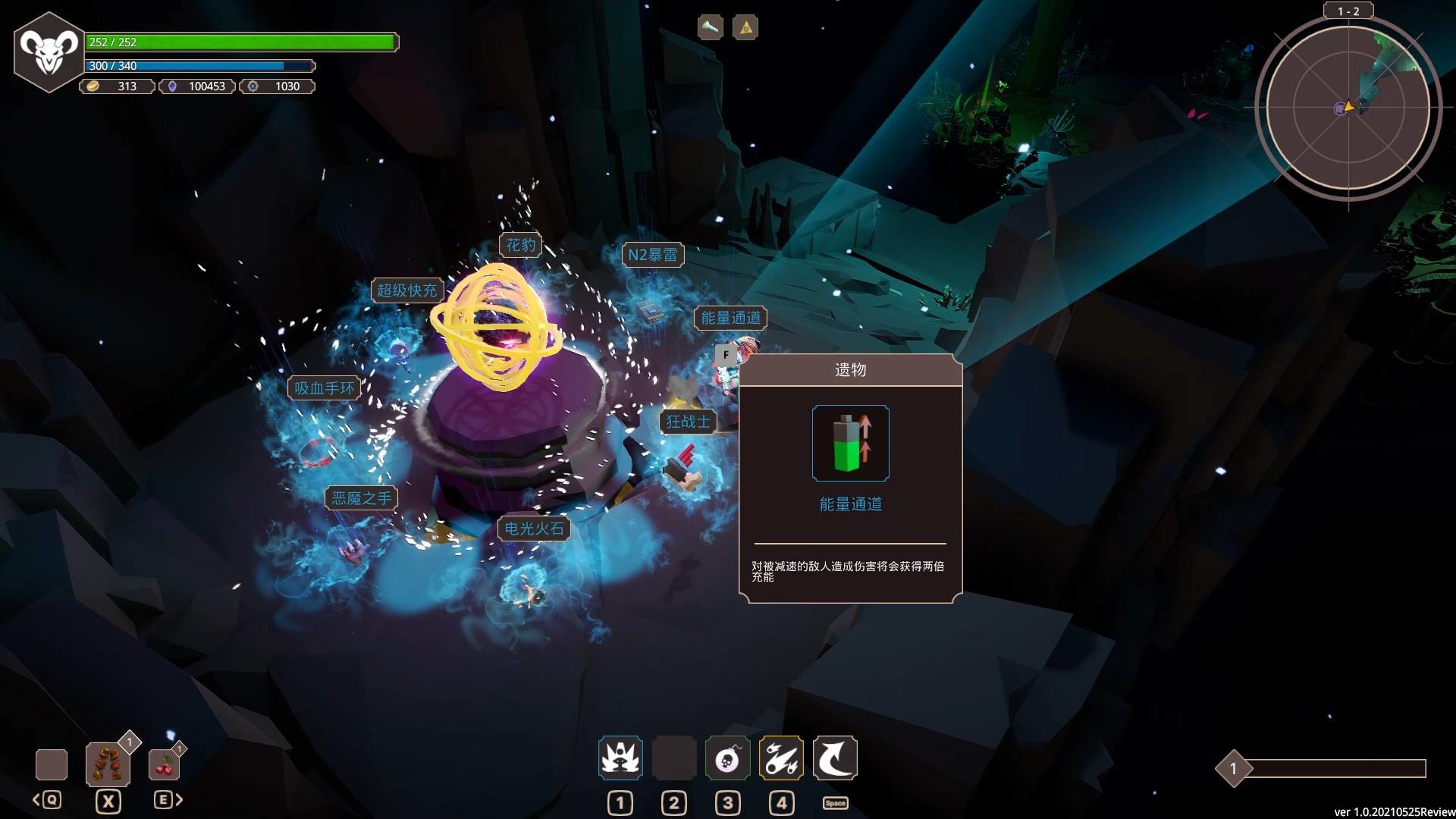This screenshot has width=1456, height=819.
Task: Click the horn pickup icon at top center
Action: click(x=708, y=27)
